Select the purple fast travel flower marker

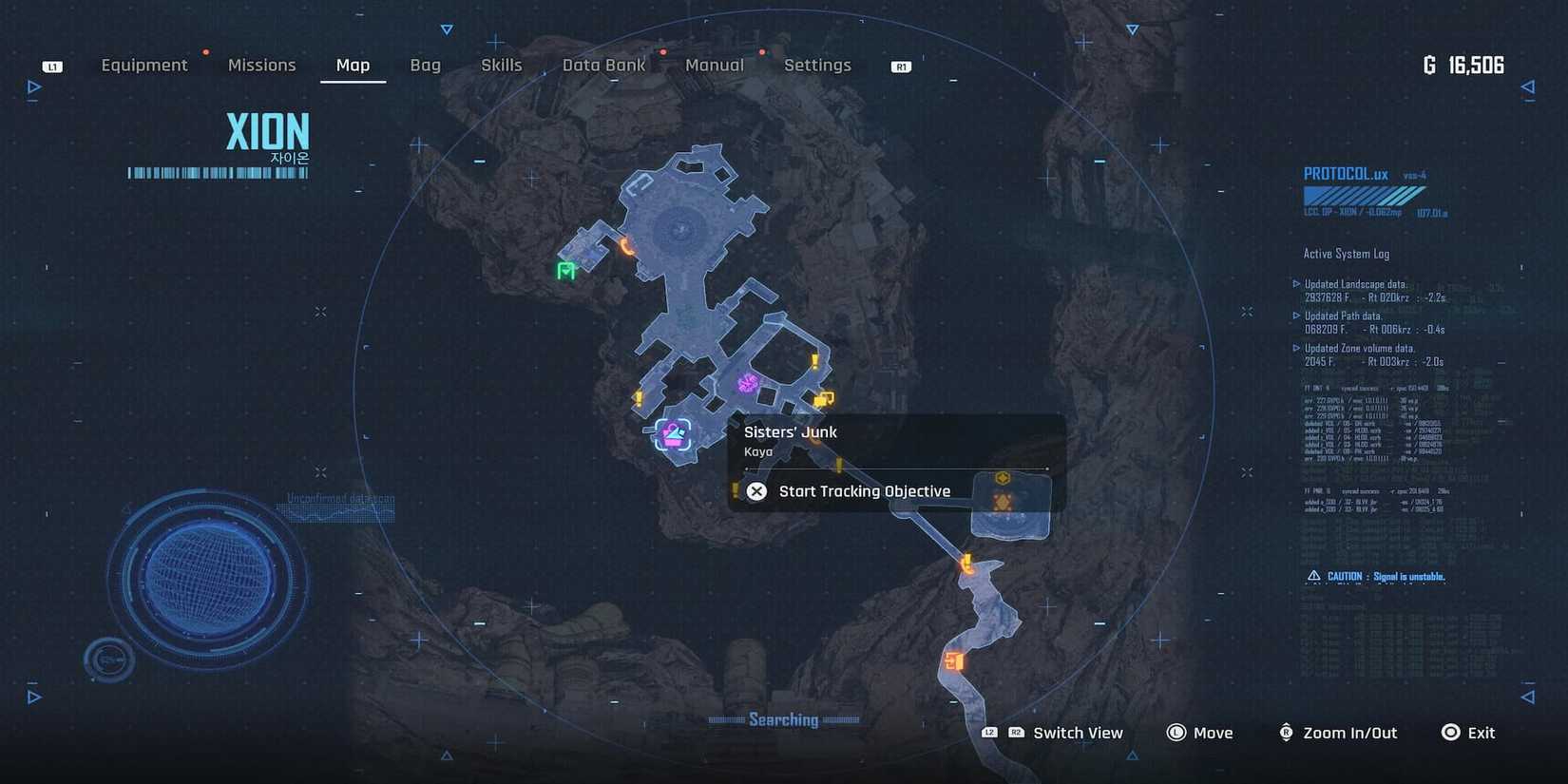[x=748, y=383]
